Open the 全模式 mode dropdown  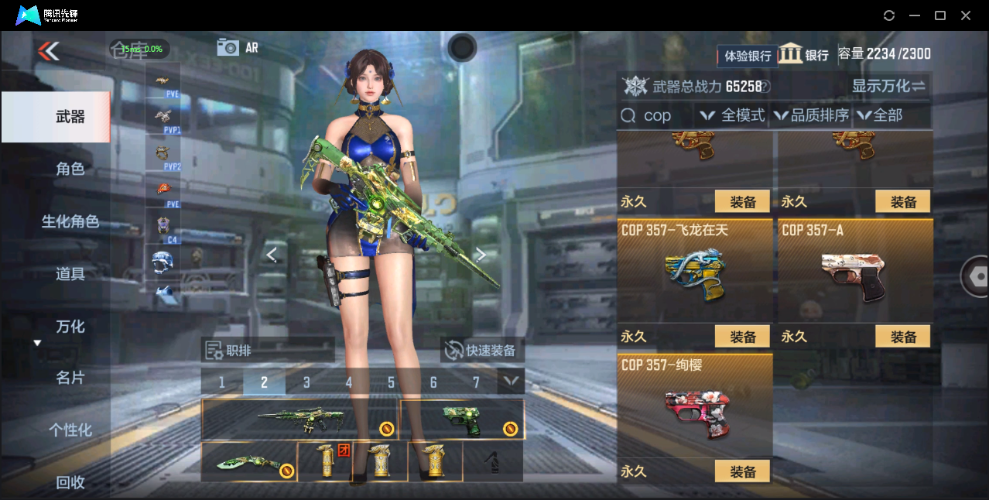(732, 116)
